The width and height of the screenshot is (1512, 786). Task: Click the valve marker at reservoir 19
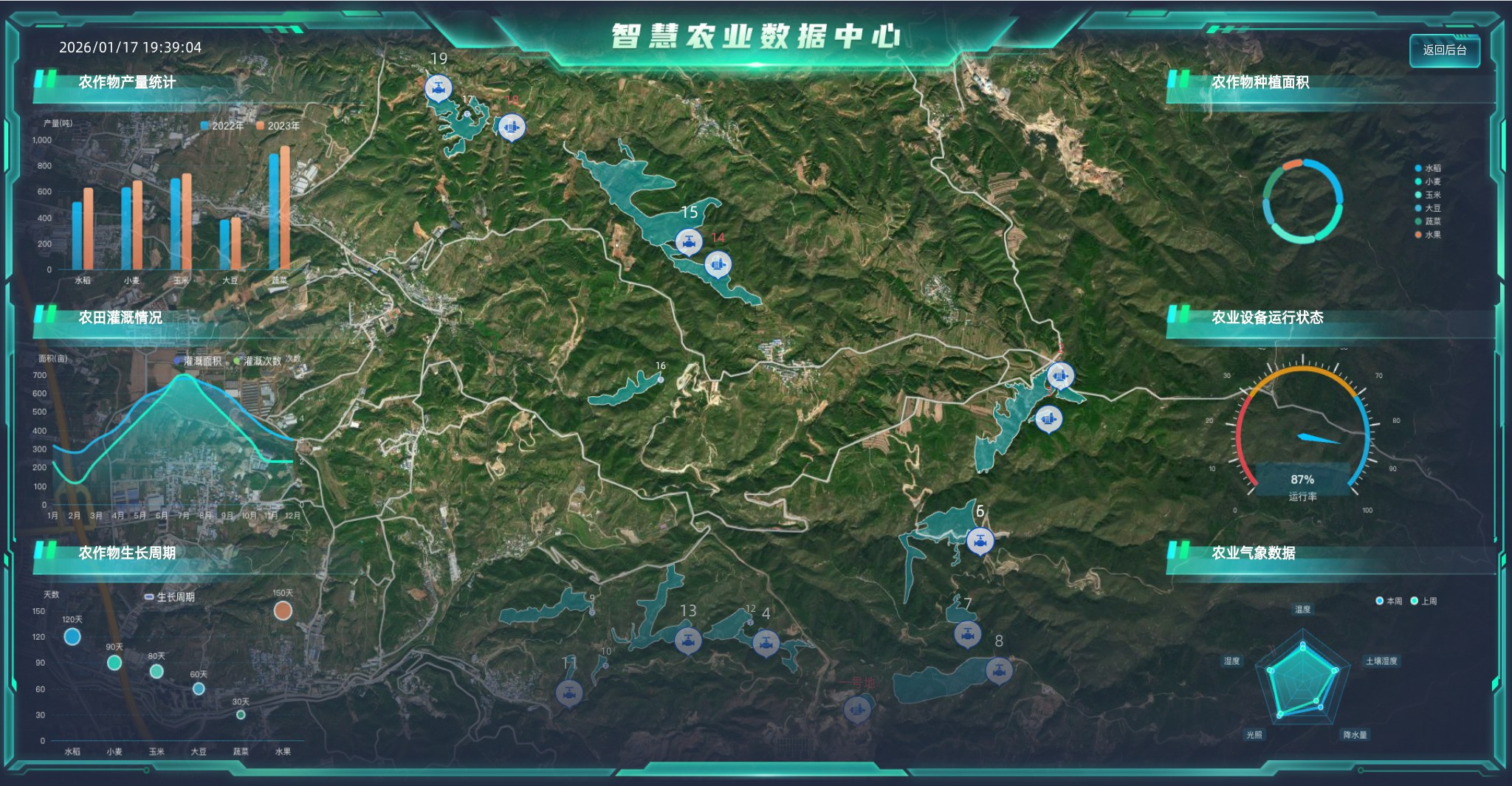pos(438,86)
